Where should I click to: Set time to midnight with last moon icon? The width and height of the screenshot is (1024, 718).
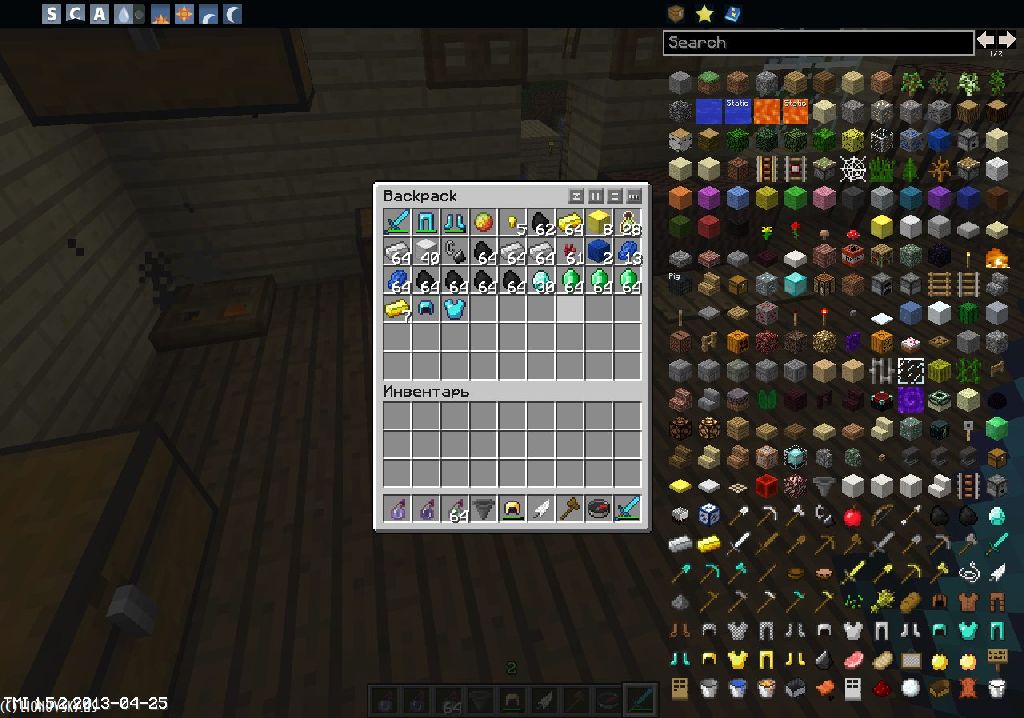tap(232, 14)
